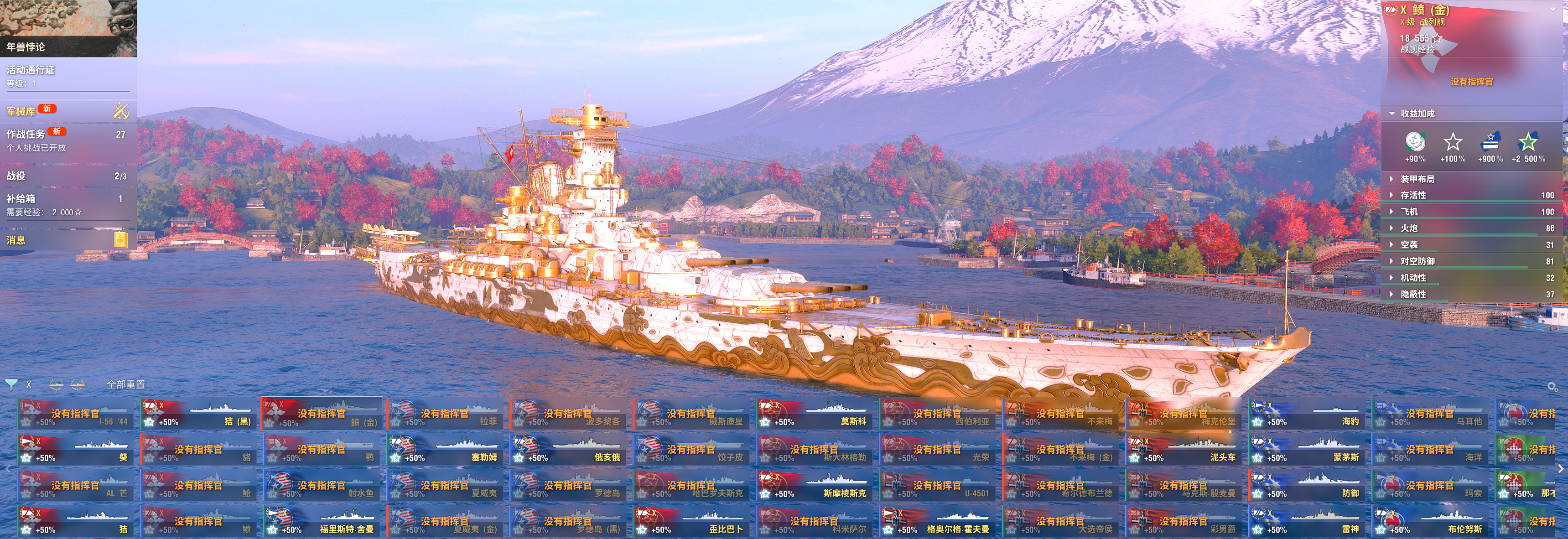
Task: Open the 活动通行证 event pass
Action: pos(67,76)
